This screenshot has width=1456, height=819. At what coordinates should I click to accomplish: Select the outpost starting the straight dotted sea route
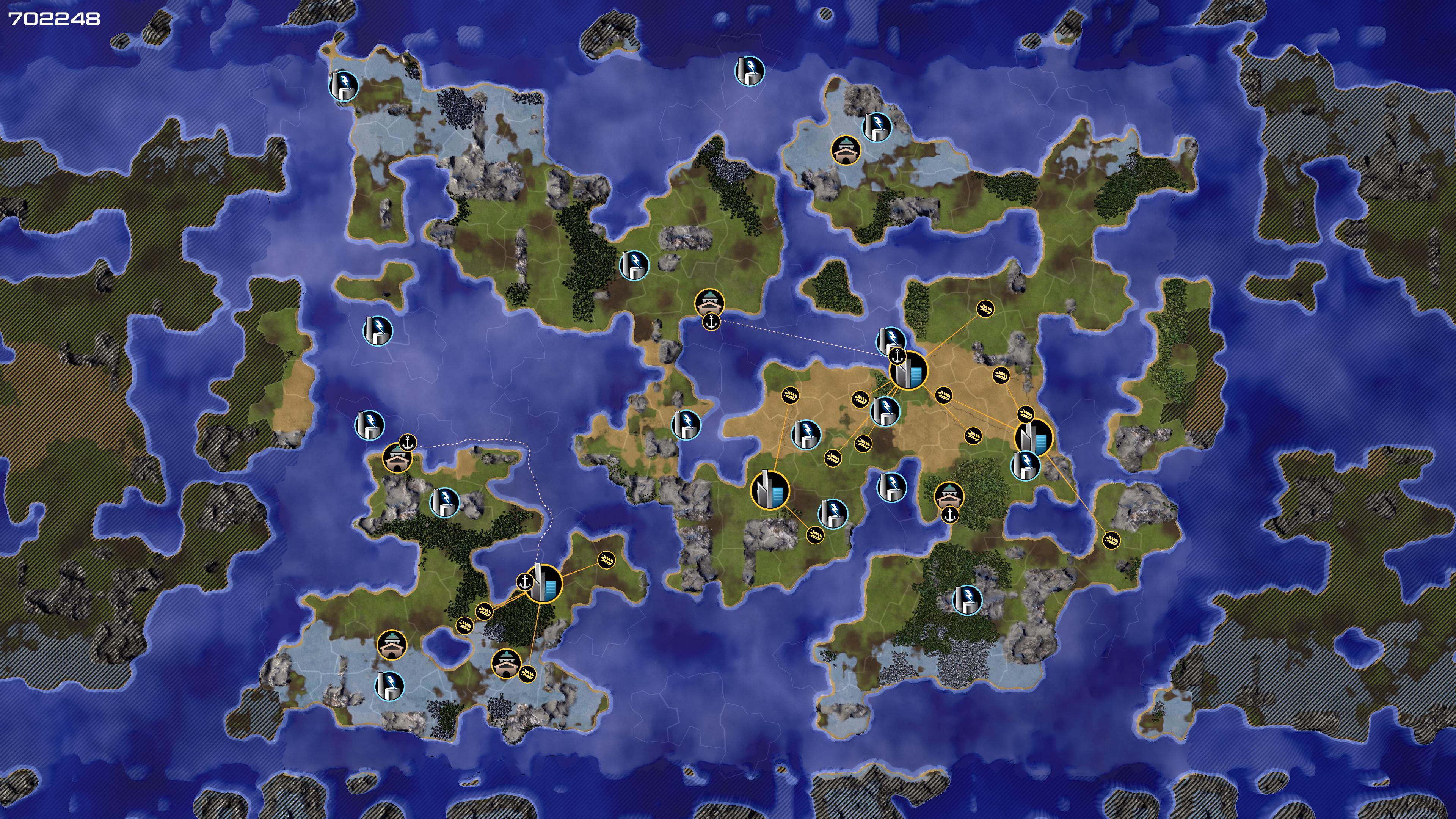click(x=709, y=303)
